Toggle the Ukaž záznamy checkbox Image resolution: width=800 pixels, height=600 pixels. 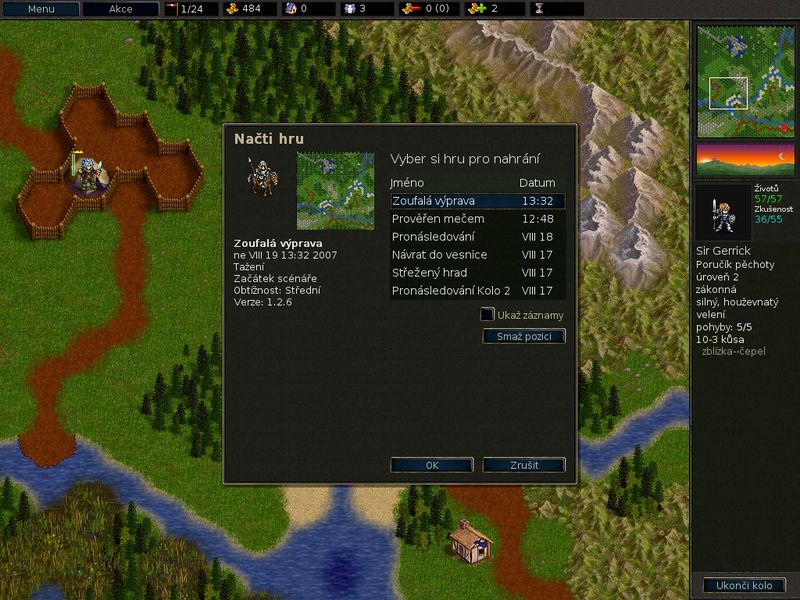tap(487, 315)
